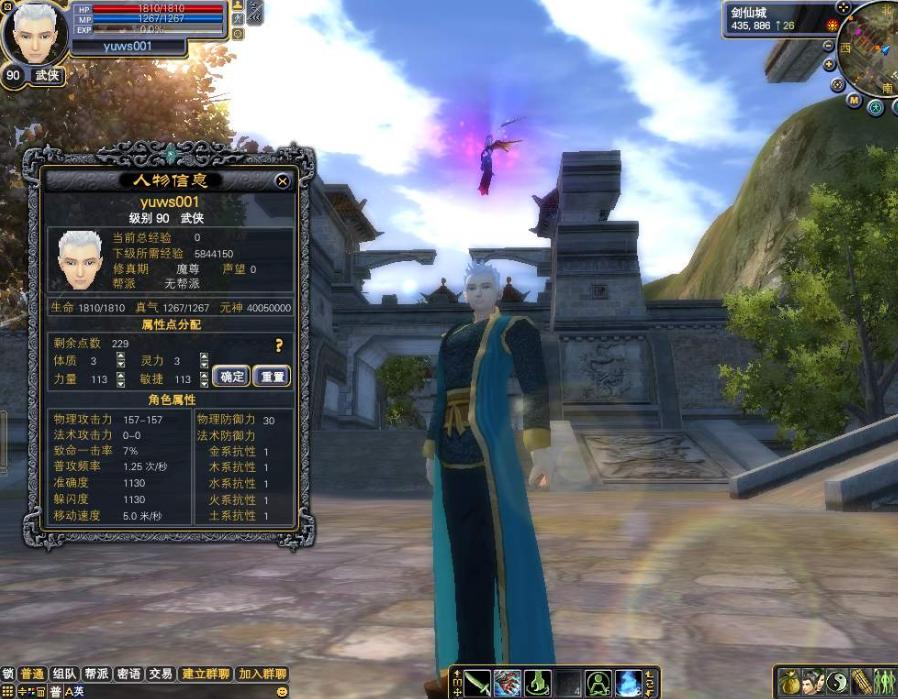Switch to the 帮派 guild chat tab

(x=96, y=674)
